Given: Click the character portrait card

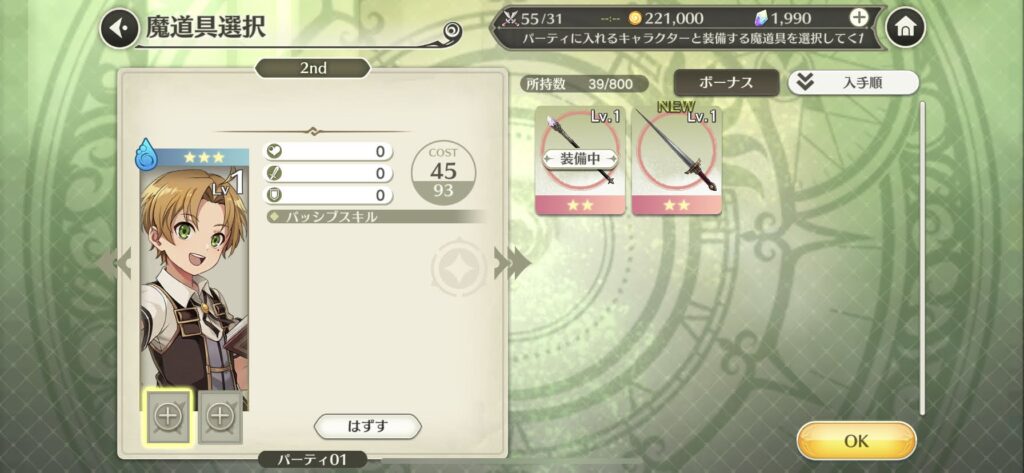Looking at the screenshot, I should tap(193, 270).
